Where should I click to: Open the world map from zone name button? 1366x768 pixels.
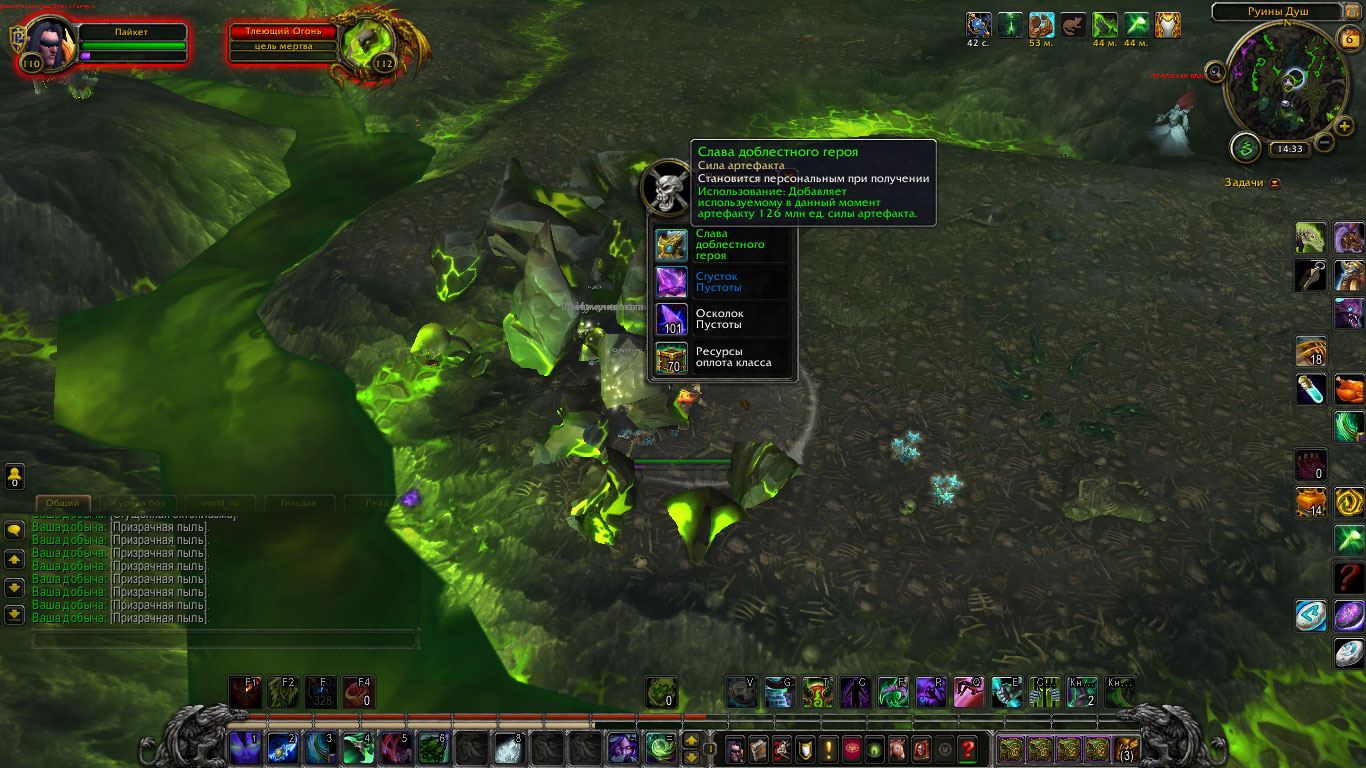[1276, 12]
